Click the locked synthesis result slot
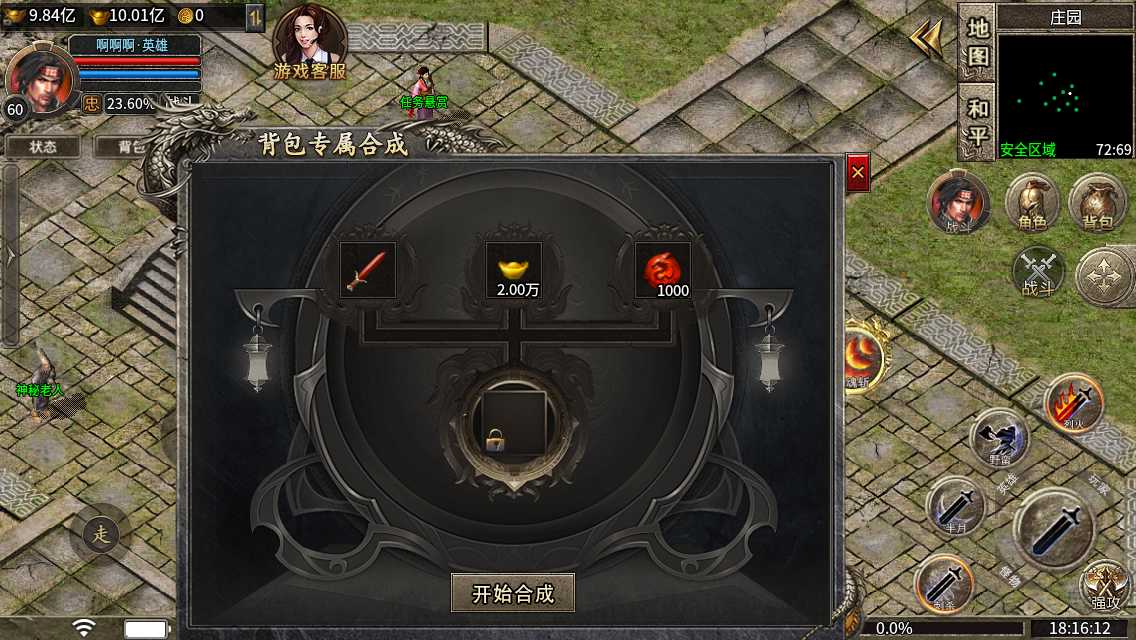Viewport: 1136px width, 640px height. point(514,422)
